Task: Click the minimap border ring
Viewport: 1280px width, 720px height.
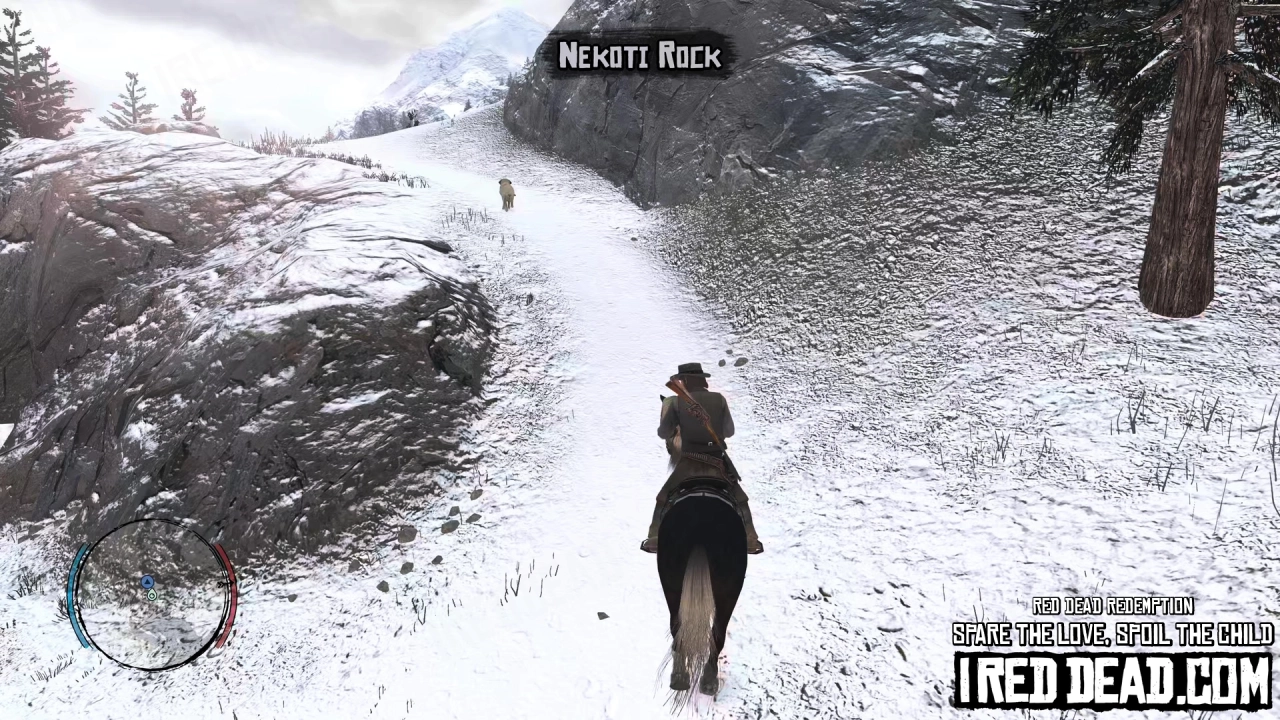Action: [150, 521]
